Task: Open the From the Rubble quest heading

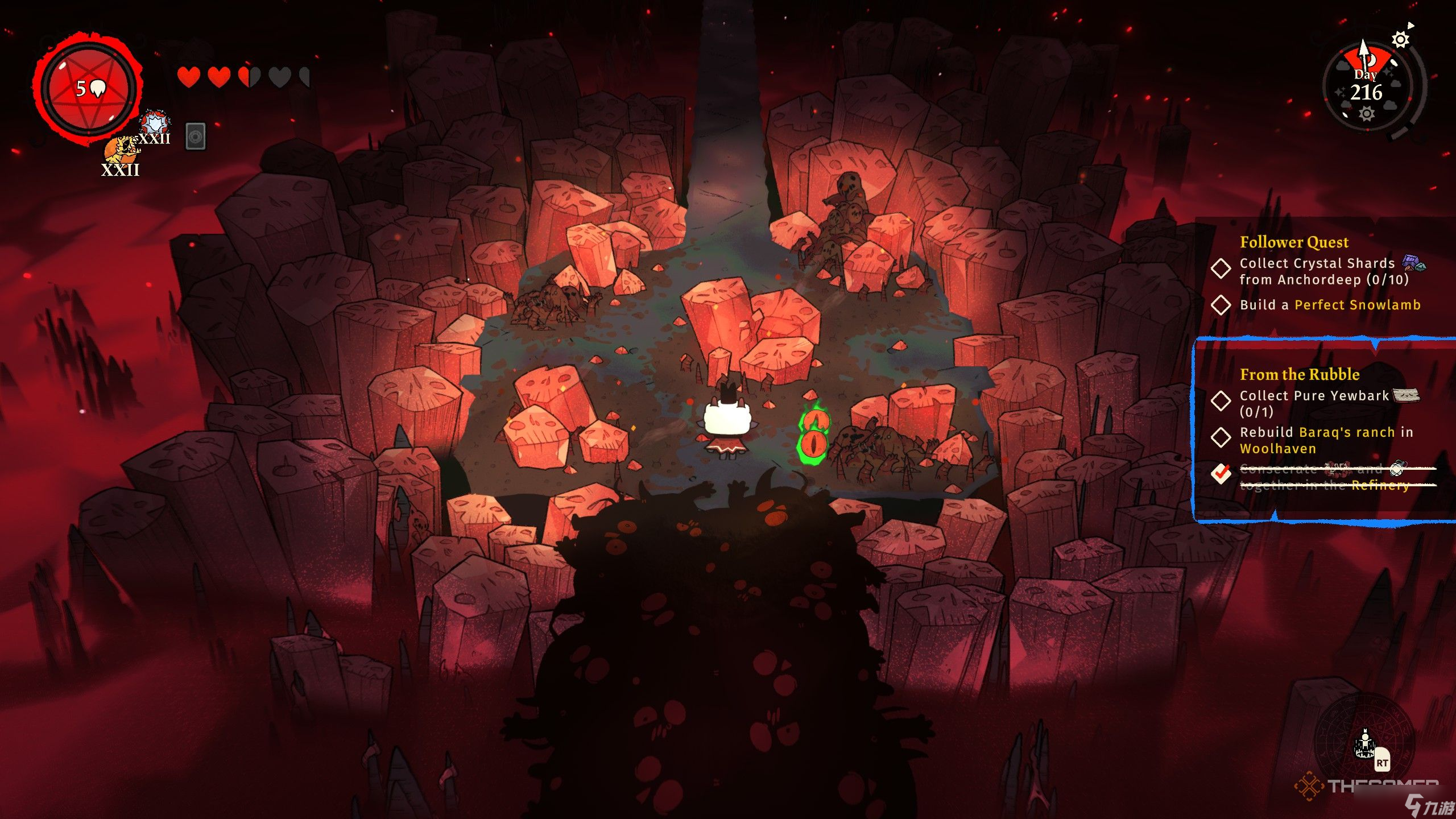Action: [1300, 374]
